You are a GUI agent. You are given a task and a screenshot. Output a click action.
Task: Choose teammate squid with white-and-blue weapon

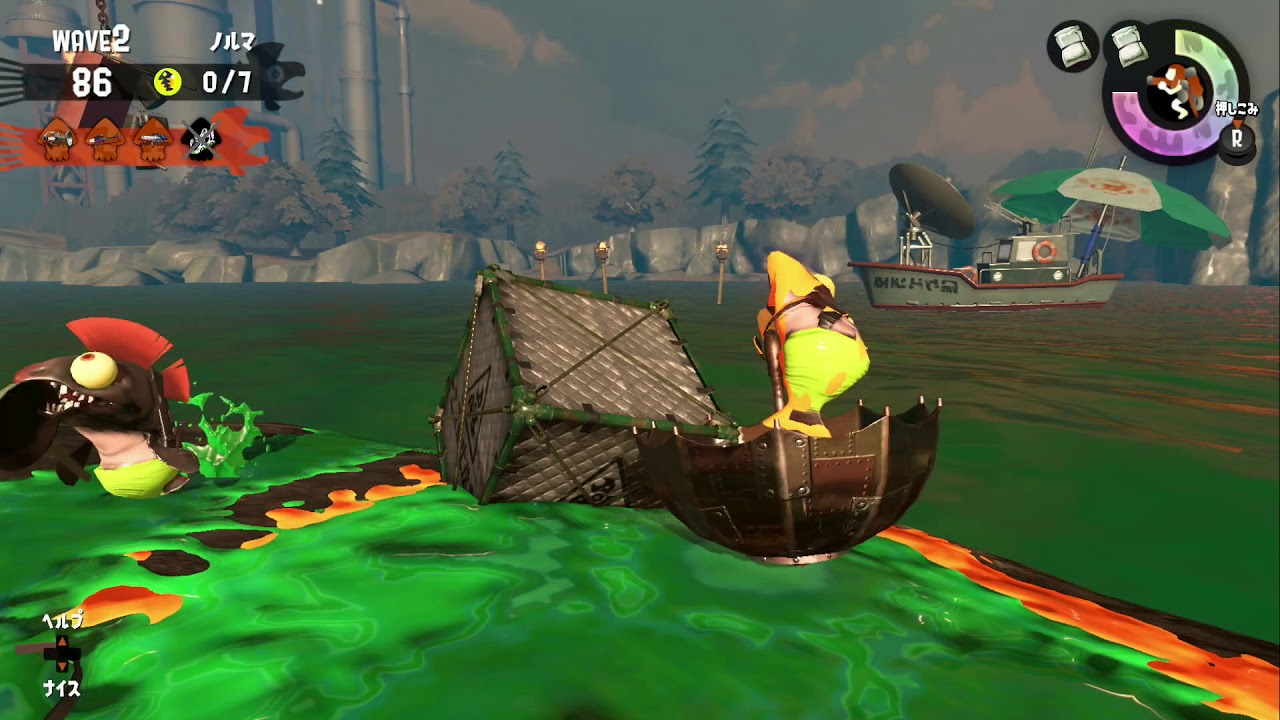coord(153,141)
